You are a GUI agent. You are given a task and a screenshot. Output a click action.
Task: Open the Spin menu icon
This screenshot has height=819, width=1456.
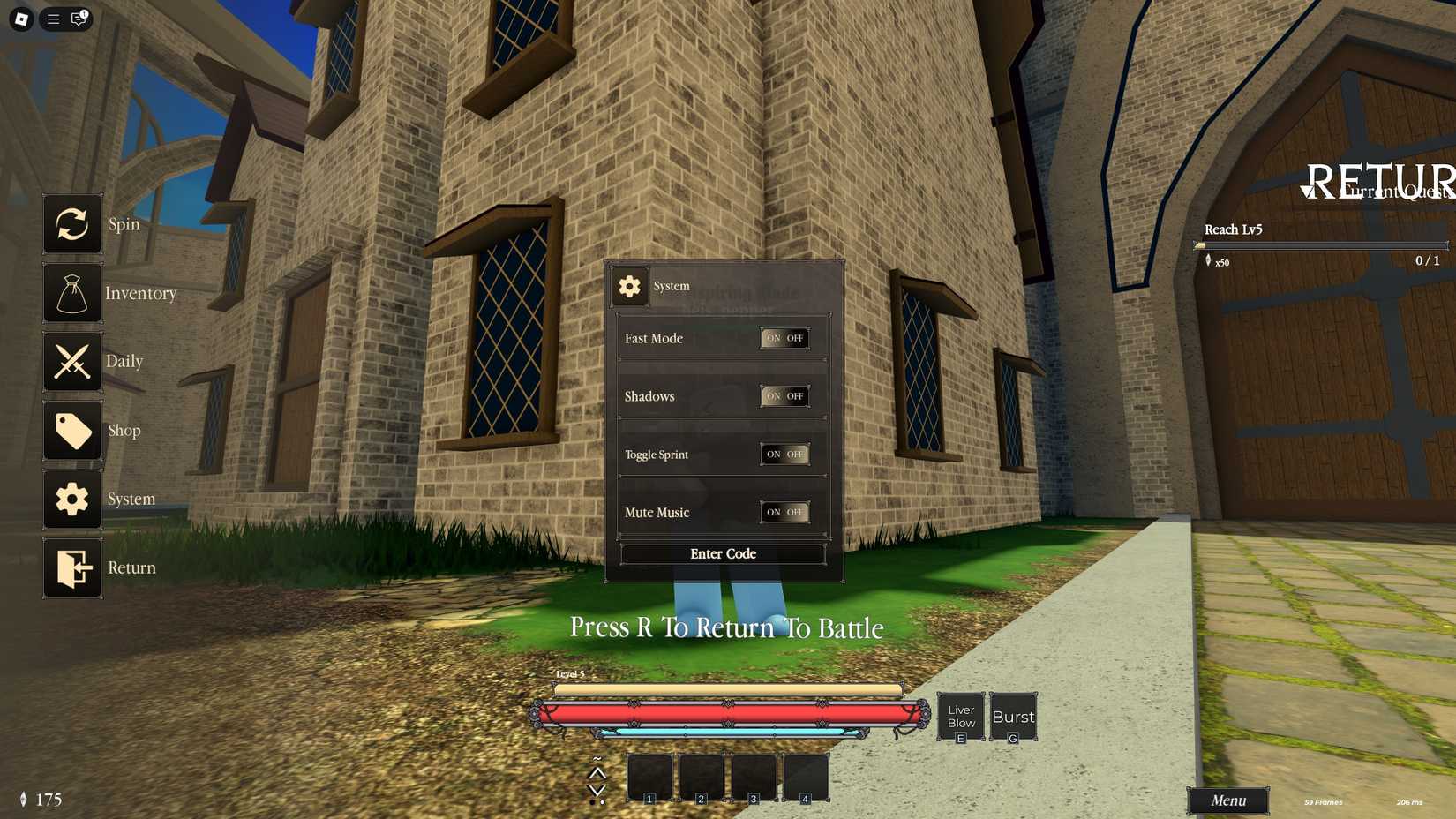point(72,225)
